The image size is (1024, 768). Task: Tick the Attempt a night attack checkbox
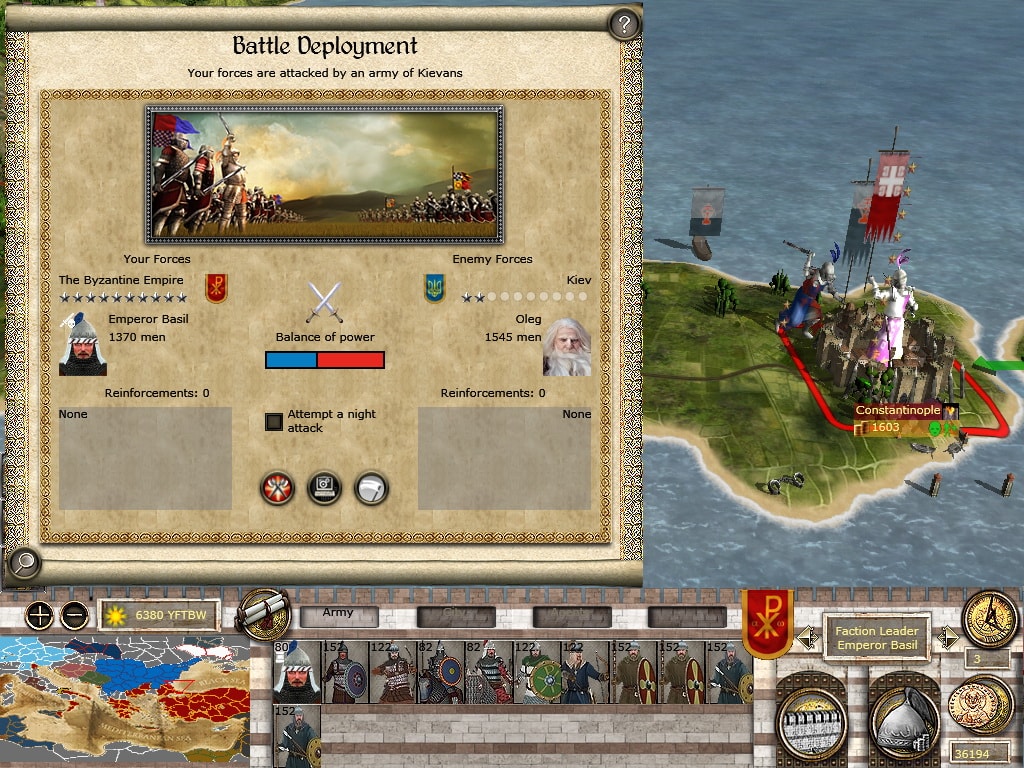coord(274,421)
